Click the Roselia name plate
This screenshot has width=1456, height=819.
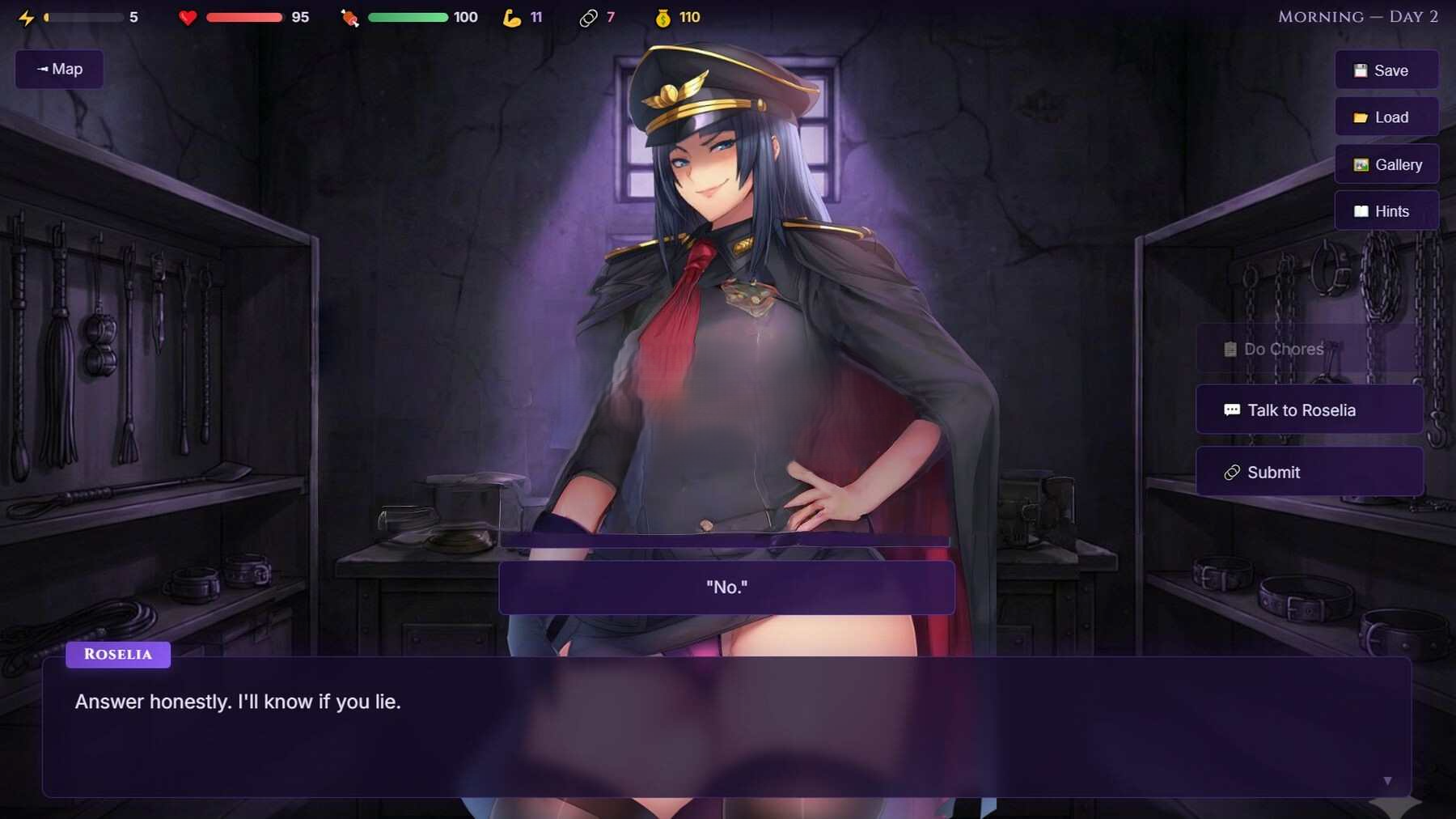117,655
